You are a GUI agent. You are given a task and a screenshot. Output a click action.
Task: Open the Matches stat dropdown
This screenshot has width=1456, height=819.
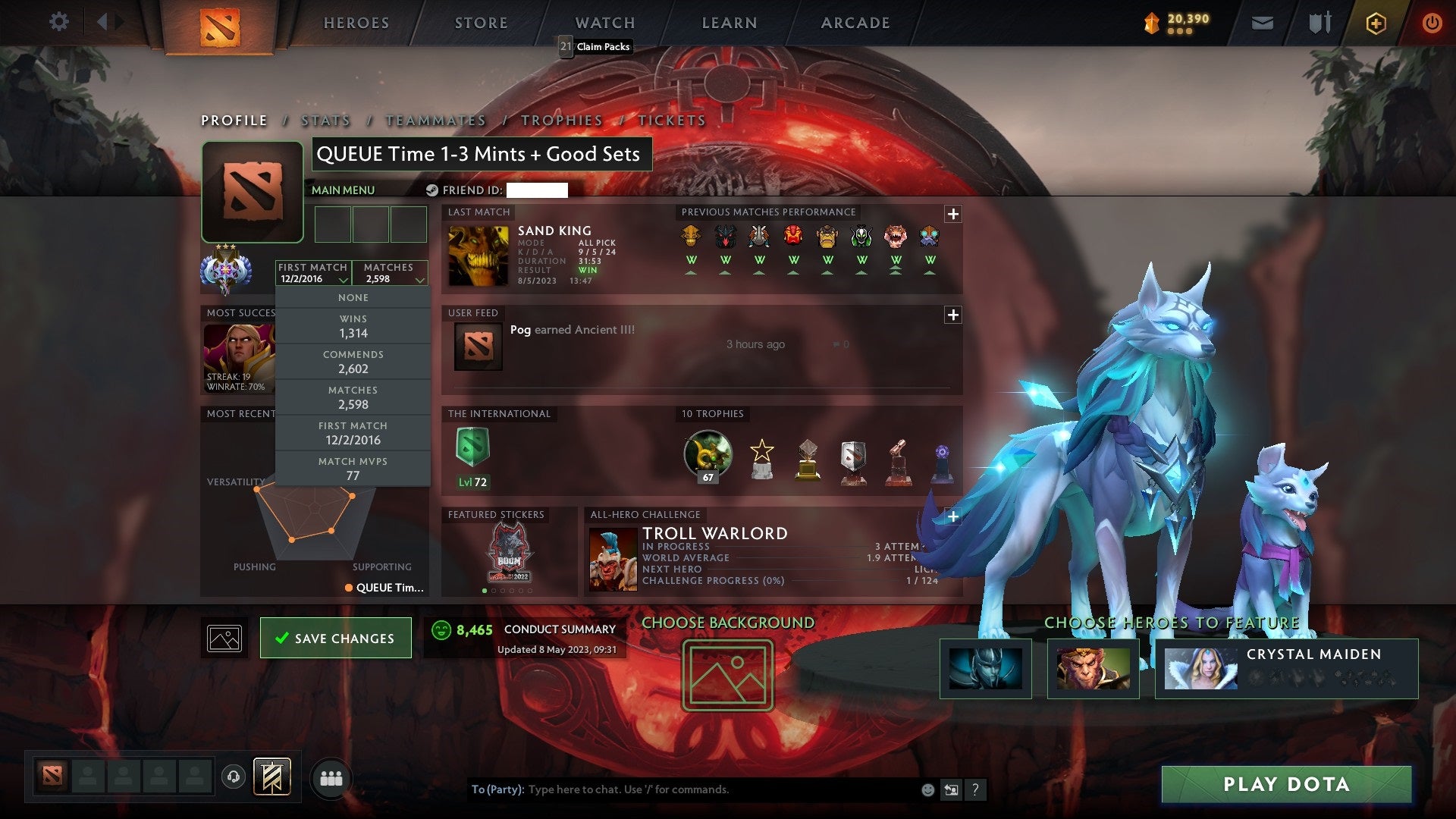coord(390,273)
